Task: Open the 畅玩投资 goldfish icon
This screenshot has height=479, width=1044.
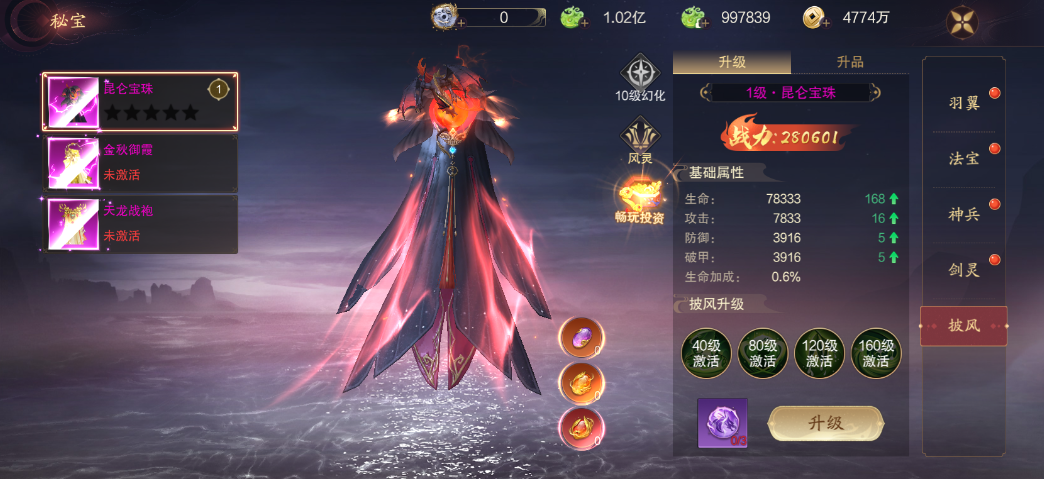Action: coord(640,198)
